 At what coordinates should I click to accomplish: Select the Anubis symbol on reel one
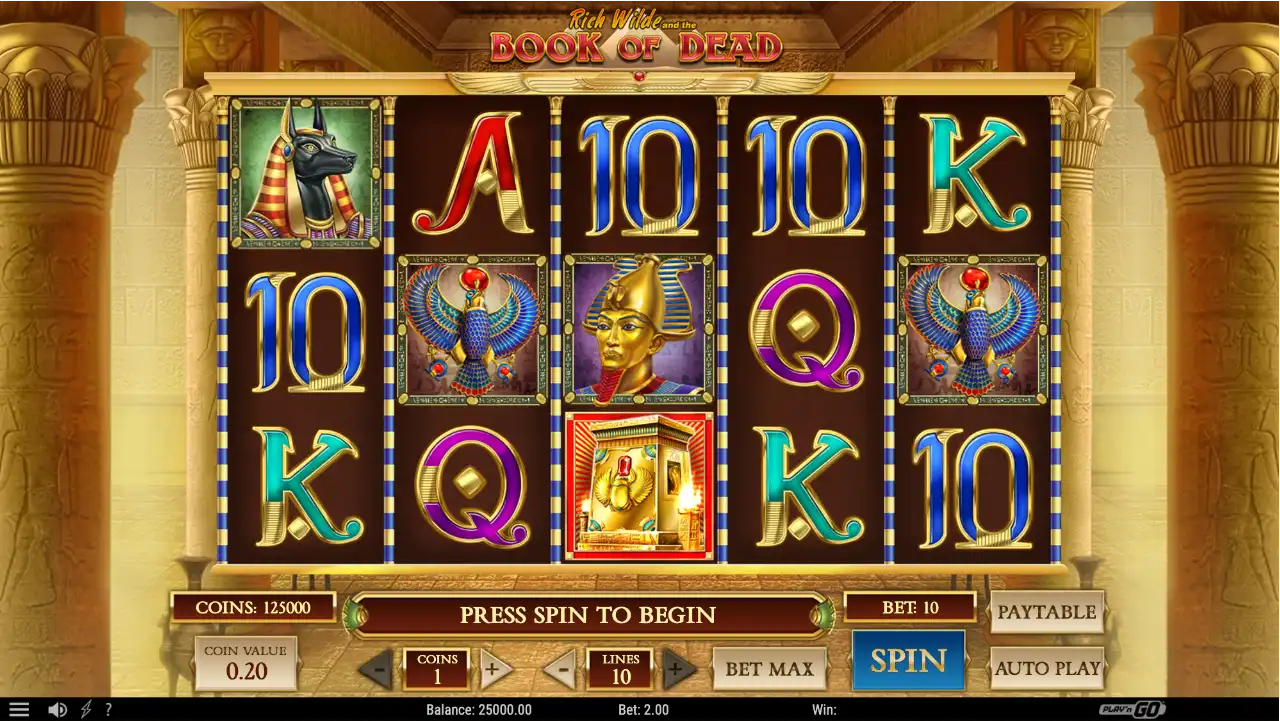pos(303,170)
